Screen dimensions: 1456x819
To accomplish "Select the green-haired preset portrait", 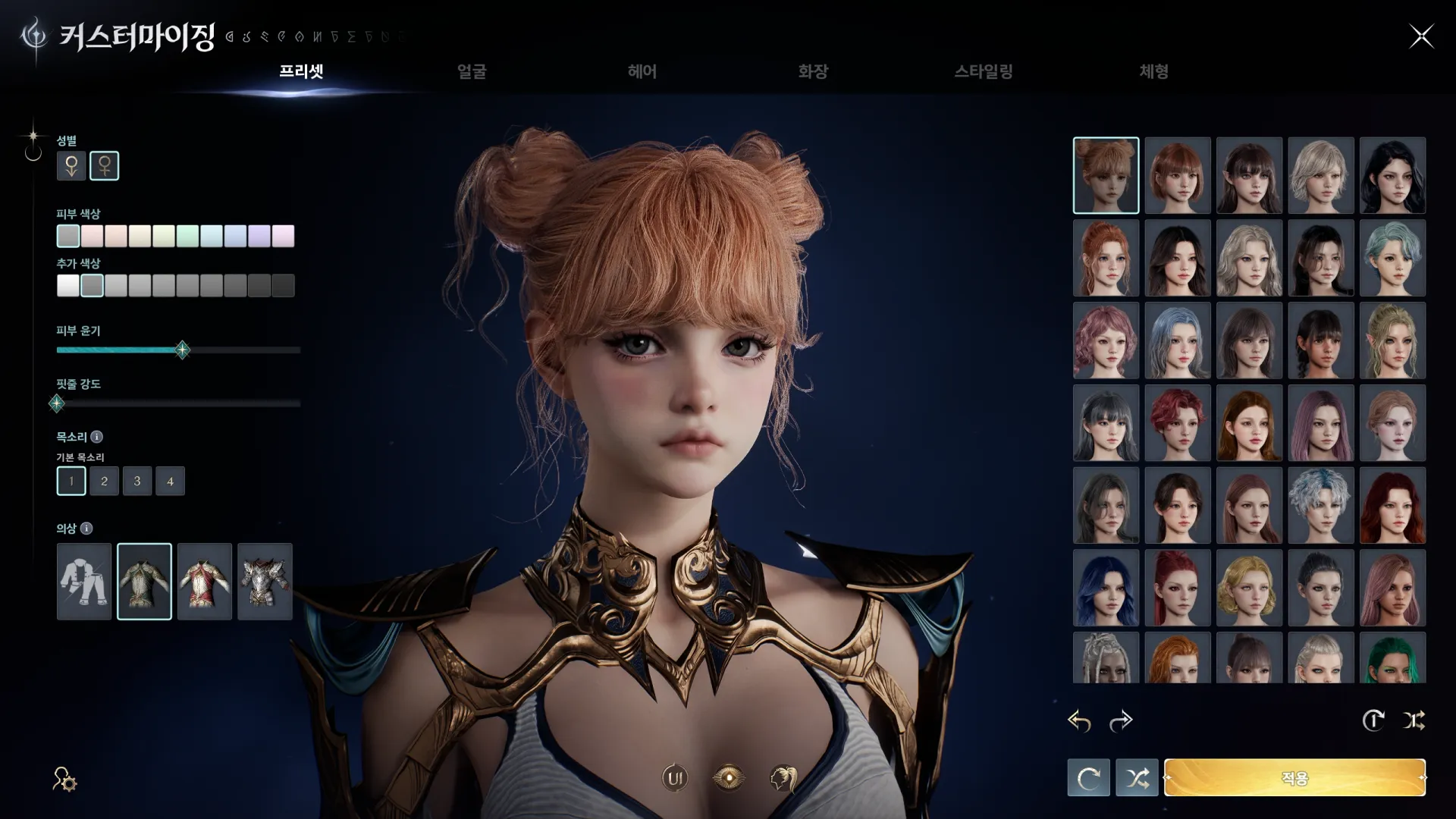I will [x=1392, y=657].
